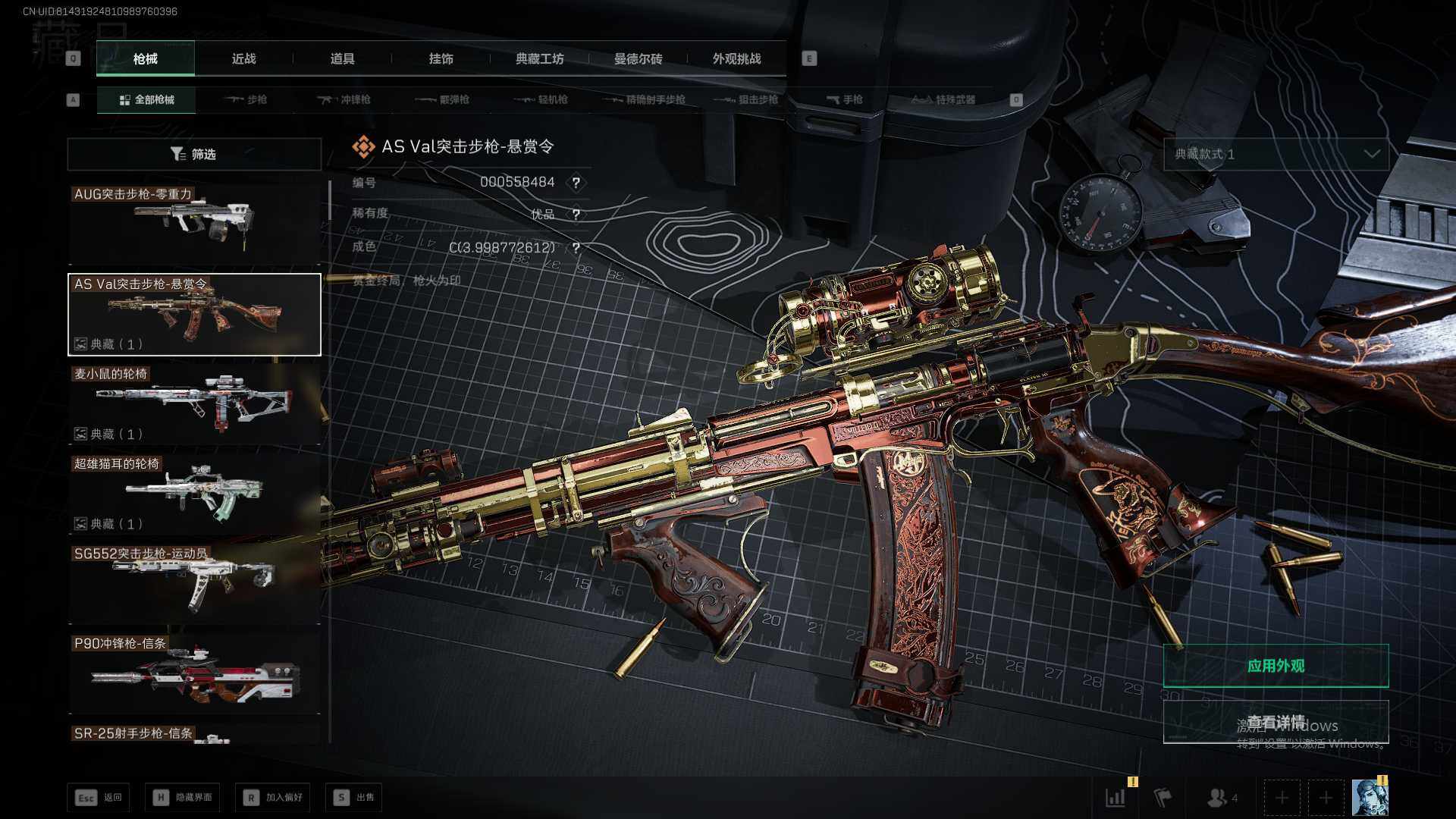Screen dimensions: 1456x819
Task: Open 查看详情 for this weapon
Action: click(1276, 721)
